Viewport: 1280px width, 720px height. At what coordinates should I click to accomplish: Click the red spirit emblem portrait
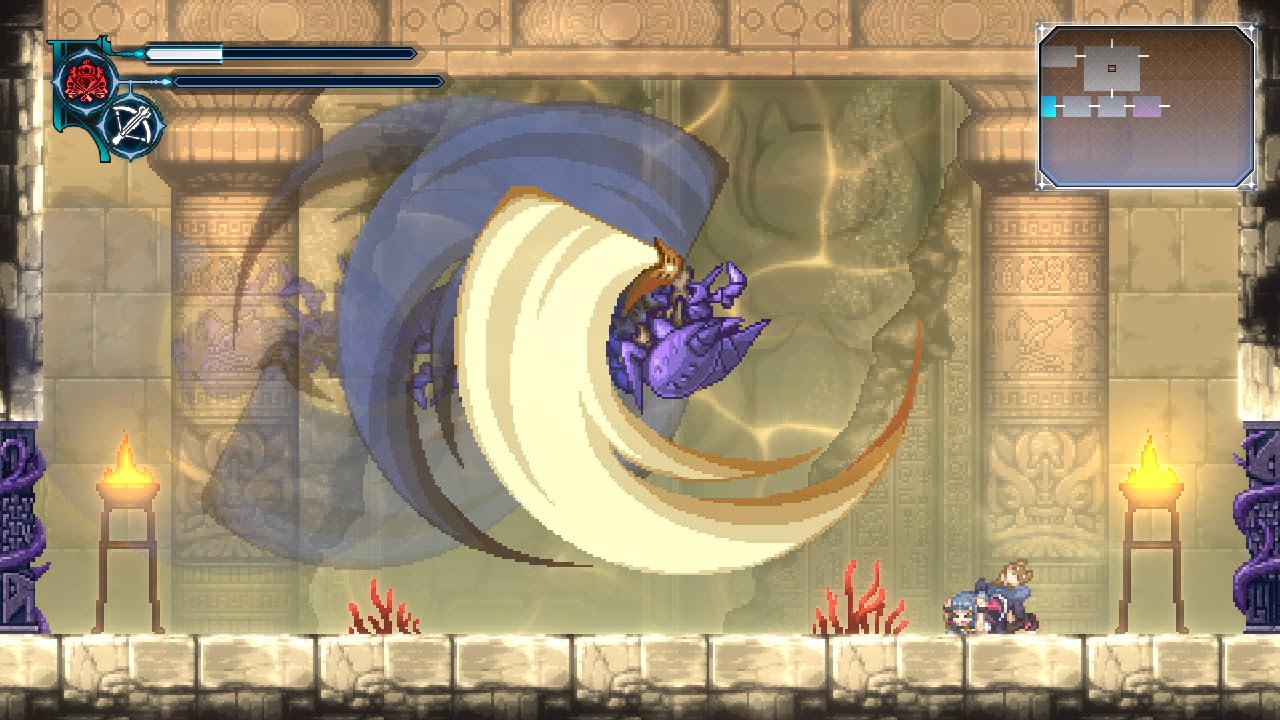click(x=85, y=78)
